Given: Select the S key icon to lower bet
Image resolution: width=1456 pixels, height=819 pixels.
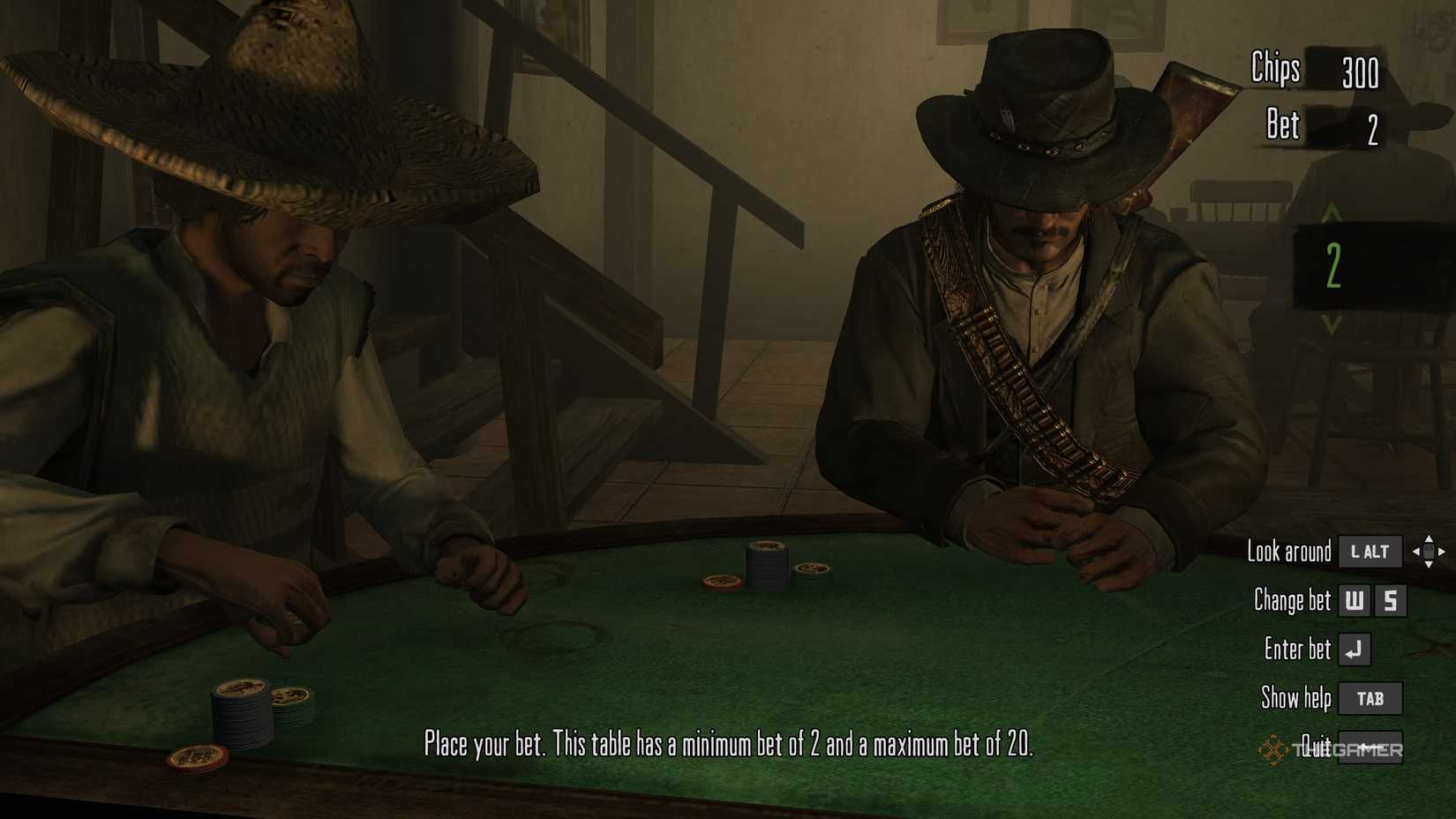Looking at the screenshot, I should point(1392,600).
